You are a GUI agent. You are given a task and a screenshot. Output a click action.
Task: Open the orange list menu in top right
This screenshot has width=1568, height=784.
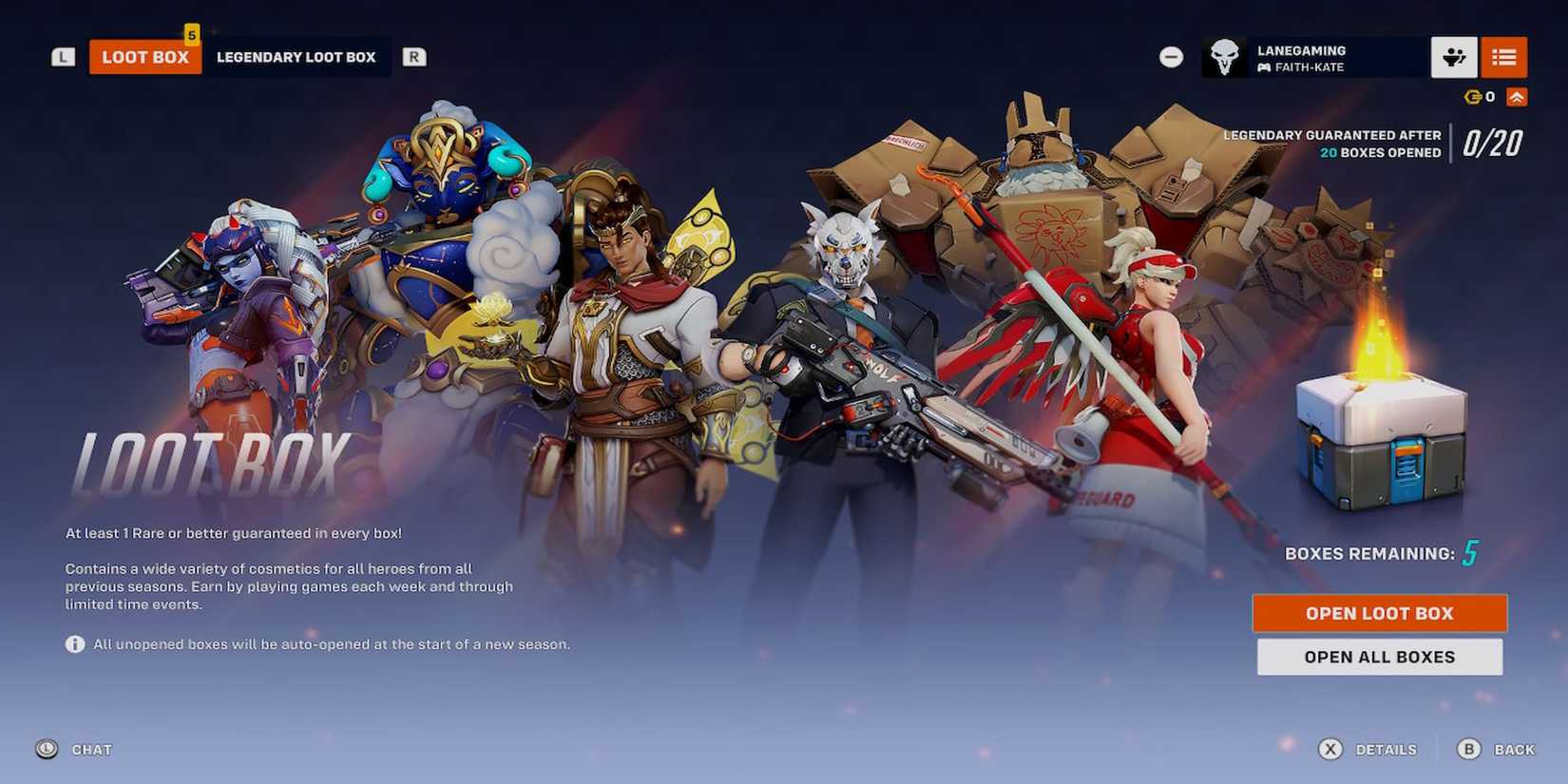(1504, 57)
